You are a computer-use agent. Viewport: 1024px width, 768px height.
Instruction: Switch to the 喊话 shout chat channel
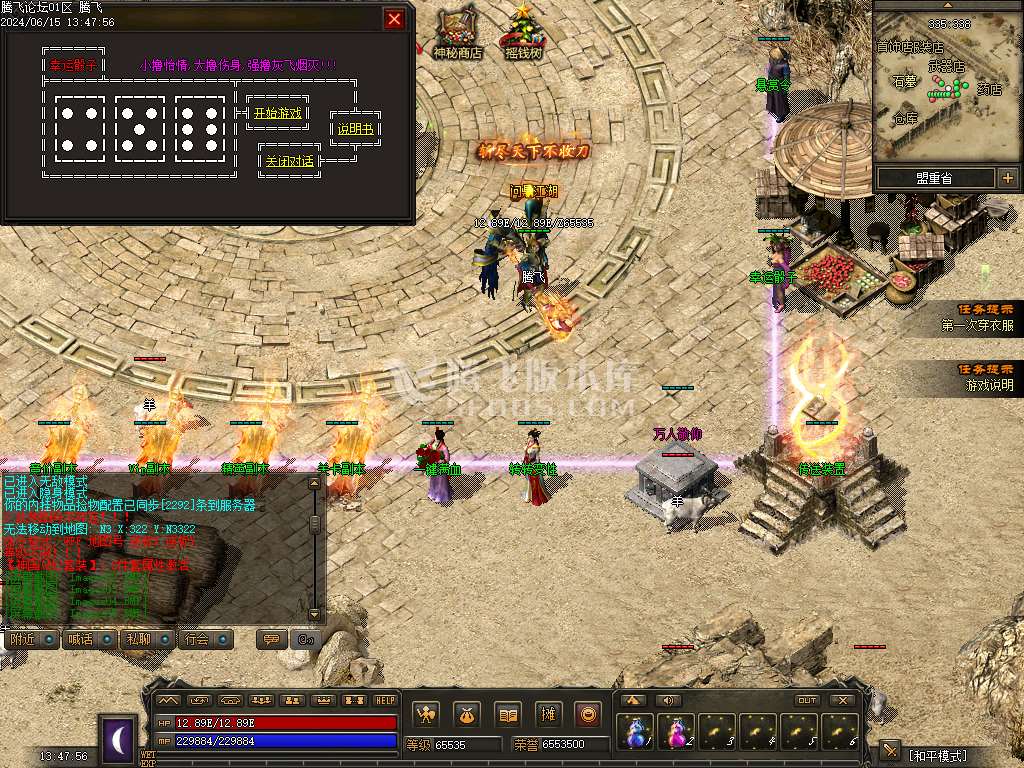90,639
